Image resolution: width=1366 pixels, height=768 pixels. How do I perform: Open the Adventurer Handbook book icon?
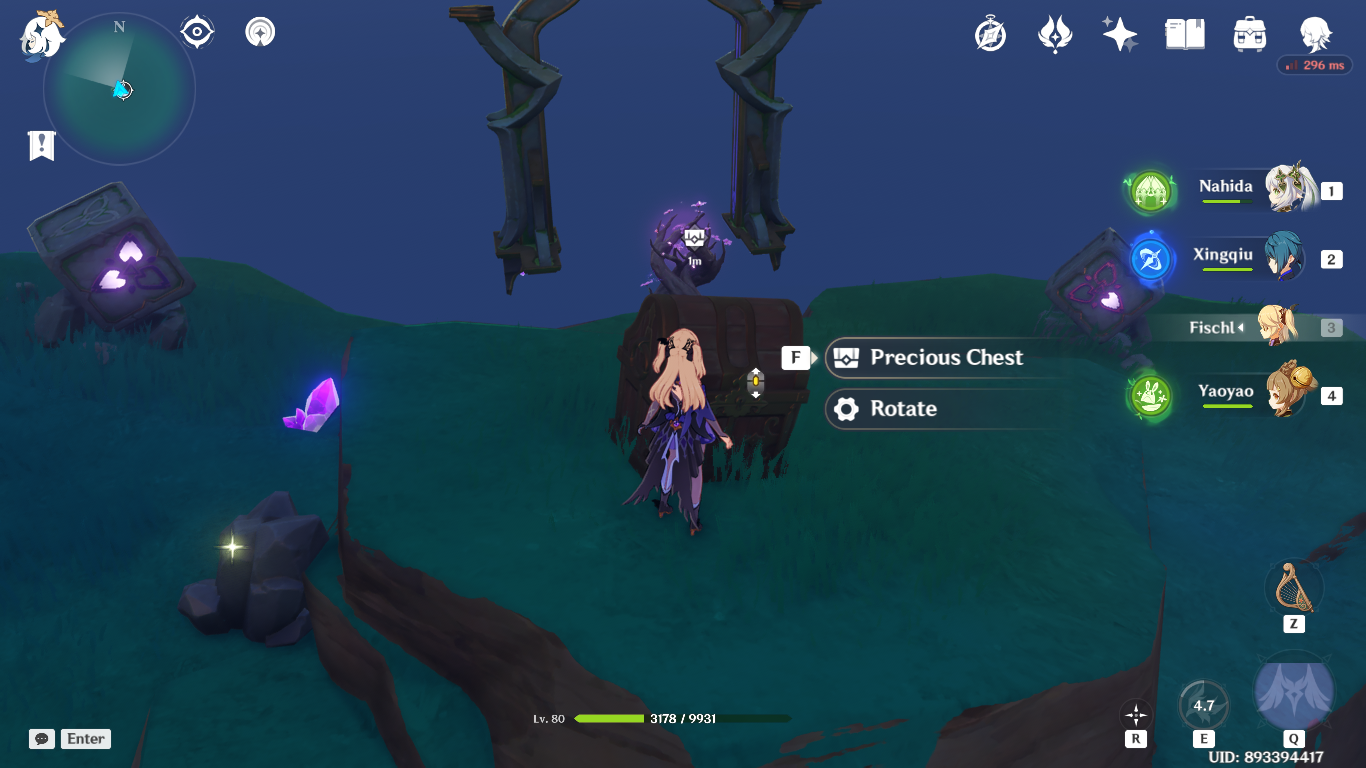click(x=1184, y=33)
